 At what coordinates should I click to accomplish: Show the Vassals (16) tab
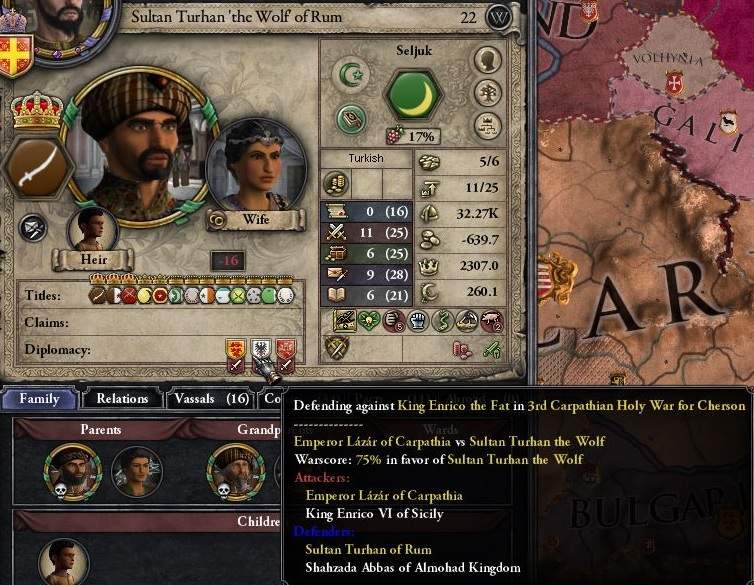coord(208,398)
